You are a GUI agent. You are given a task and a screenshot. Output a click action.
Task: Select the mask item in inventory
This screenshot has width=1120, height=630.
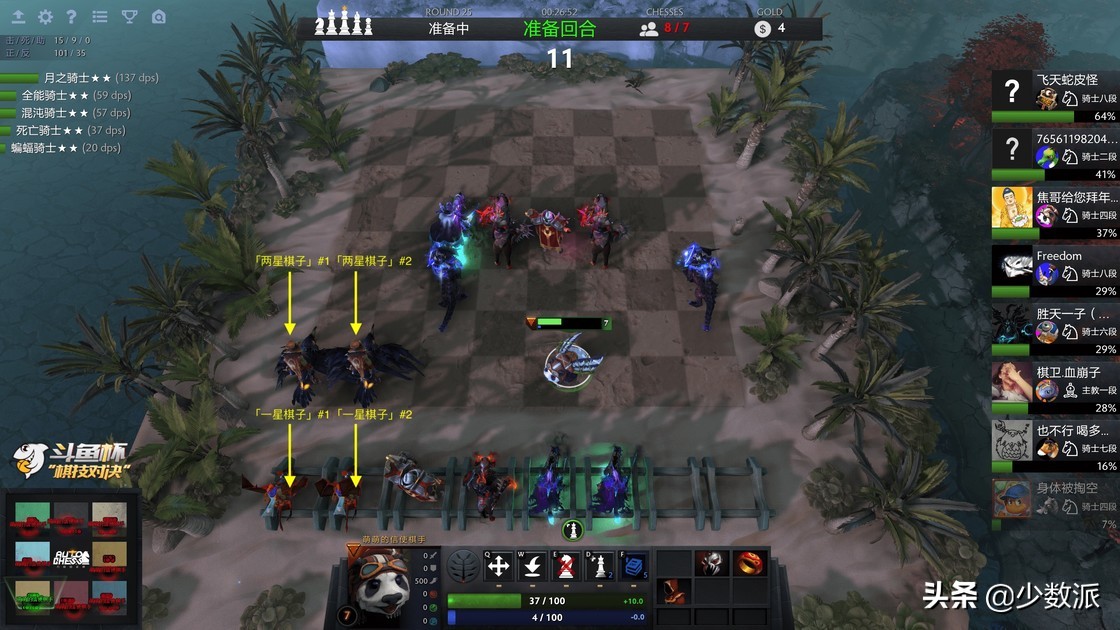[711, 563]
